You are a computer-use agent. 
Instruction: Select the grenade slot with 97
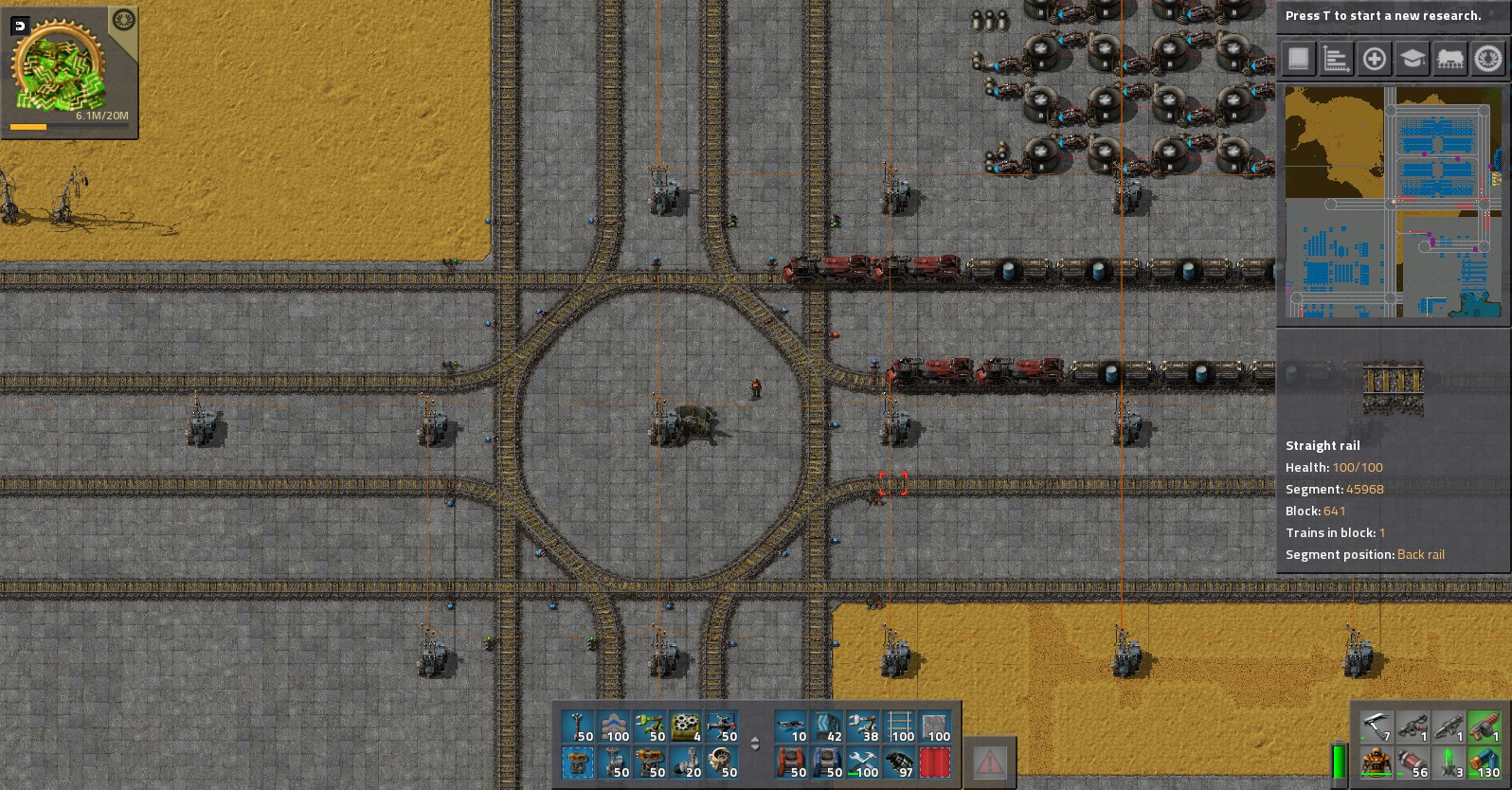899,763
